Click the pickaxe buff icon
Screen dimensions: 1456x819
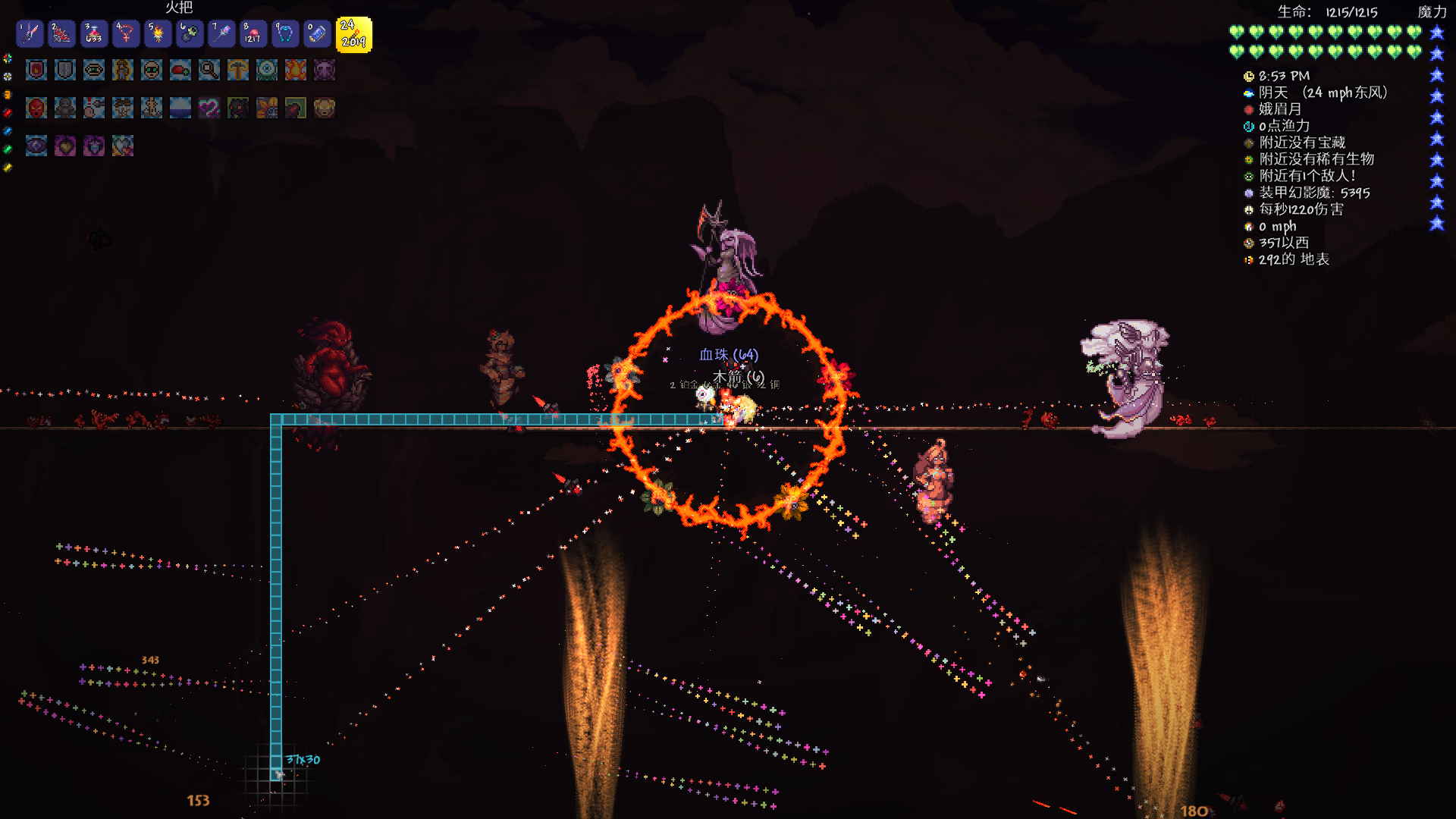pos(238,70)
